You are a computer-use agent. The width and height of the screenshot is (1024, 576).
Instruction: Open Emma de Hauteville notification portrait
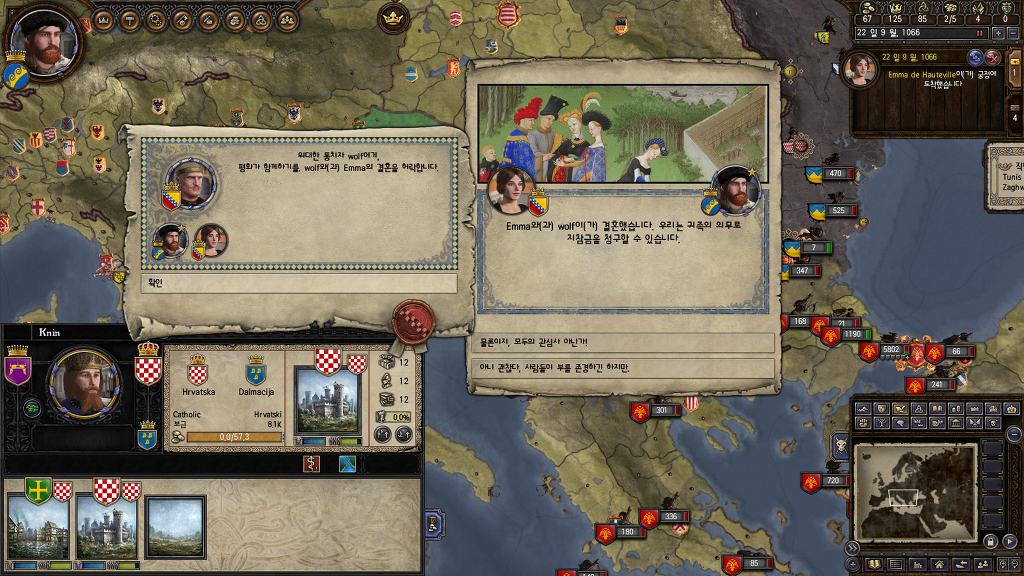pyautogui.click(x=860, y=70)
